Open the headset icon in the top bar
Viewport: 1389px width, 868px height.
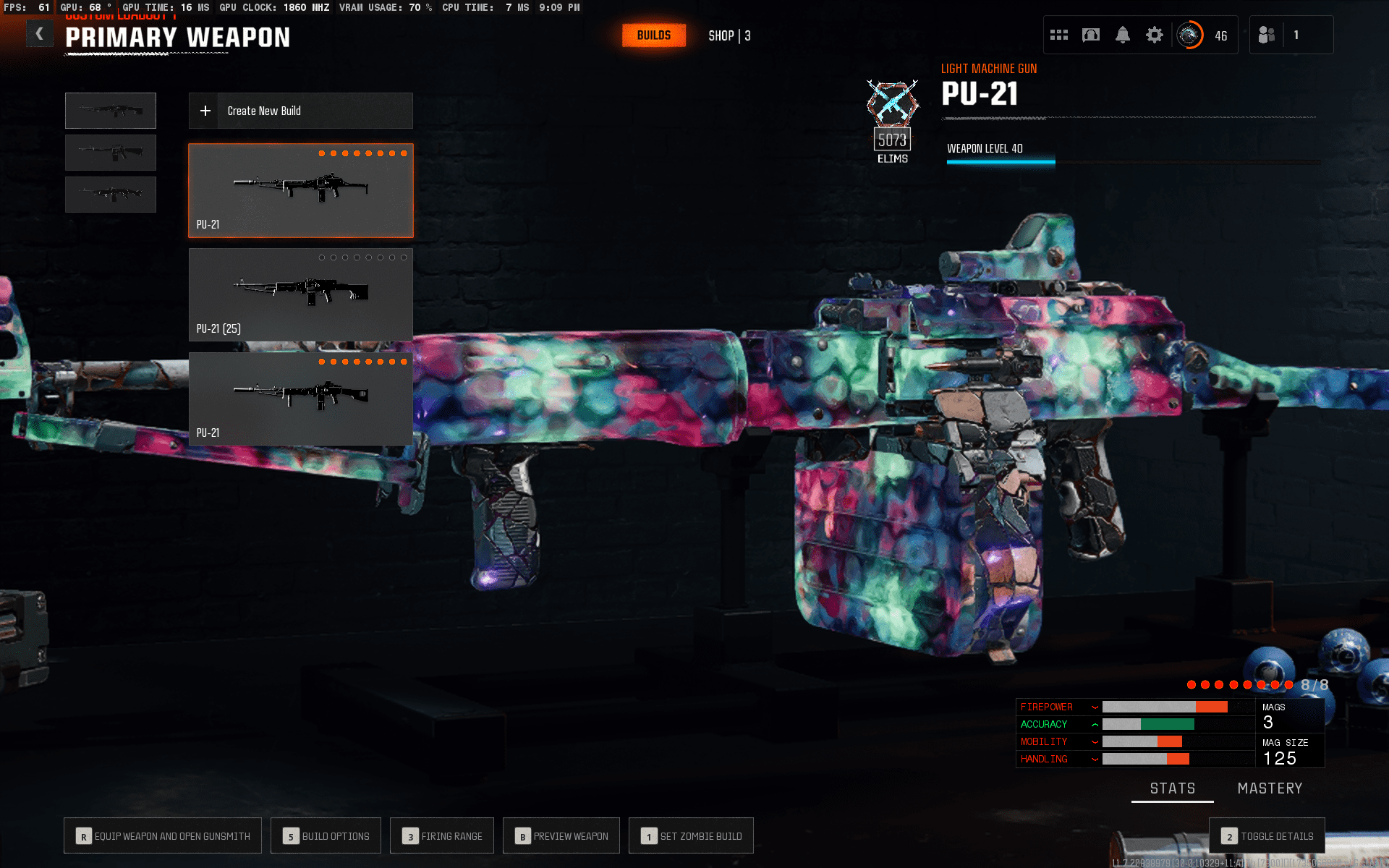point(1091,35)
